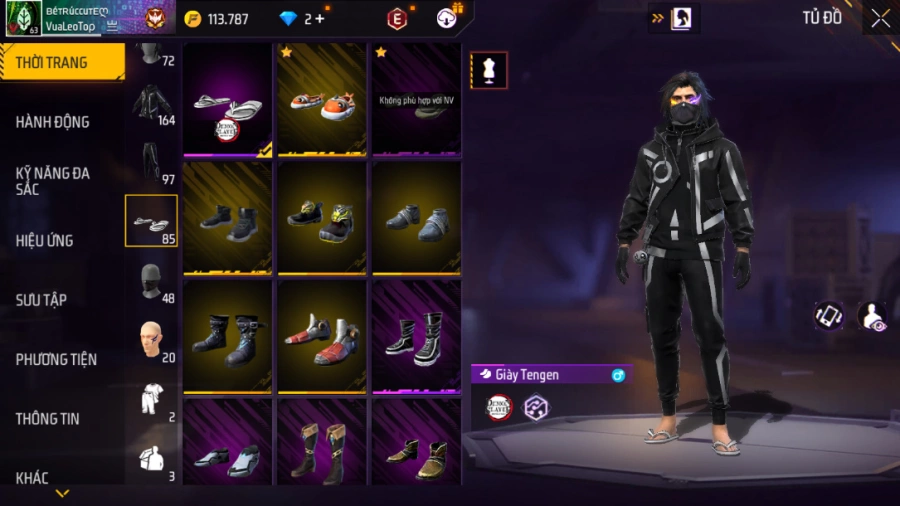This screenshot has height=506, width=900.
Task: Expand more categories with the down arrow
Action: 62,494
